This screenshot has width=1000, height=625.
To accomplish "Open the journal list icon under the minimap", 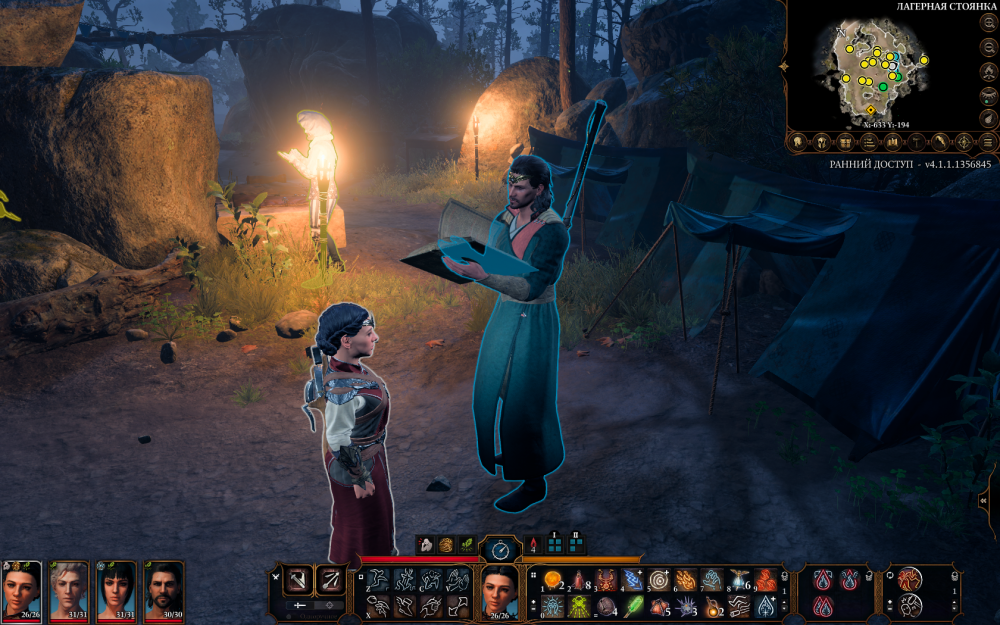I will click(869, 141).
